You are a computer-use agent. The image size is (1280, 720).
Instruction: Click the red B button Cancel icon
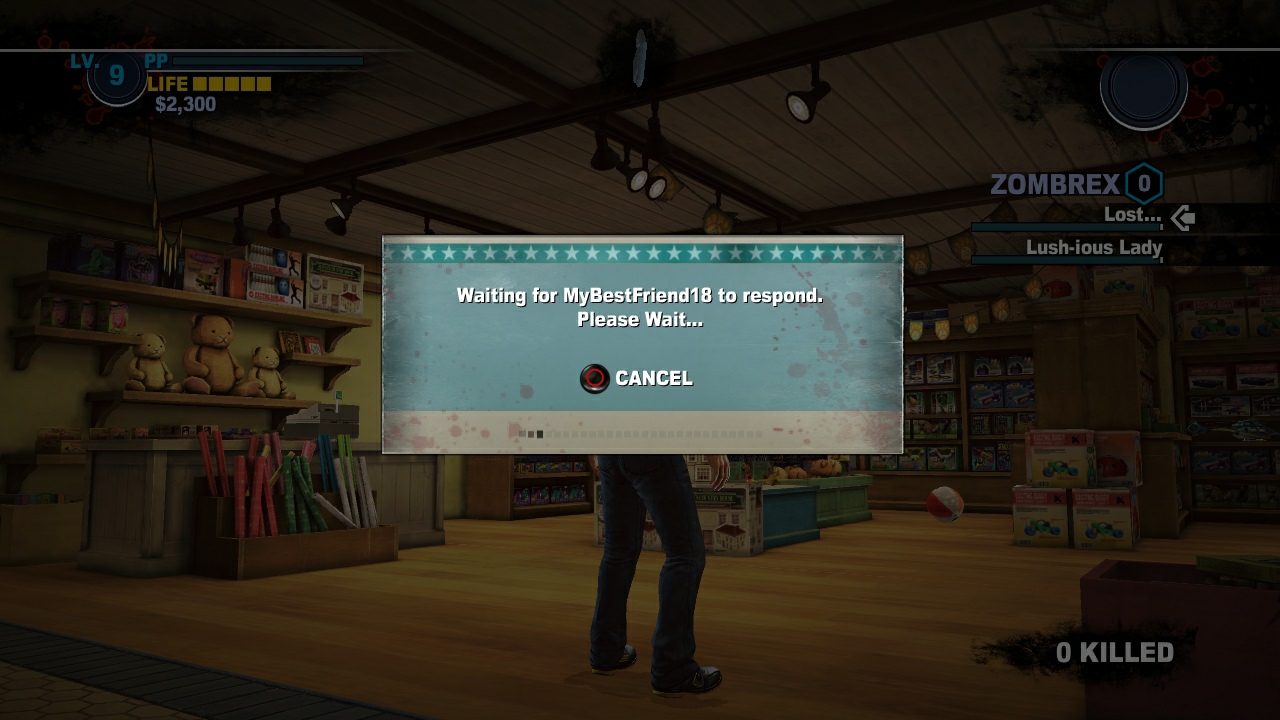tap(594, 378)
